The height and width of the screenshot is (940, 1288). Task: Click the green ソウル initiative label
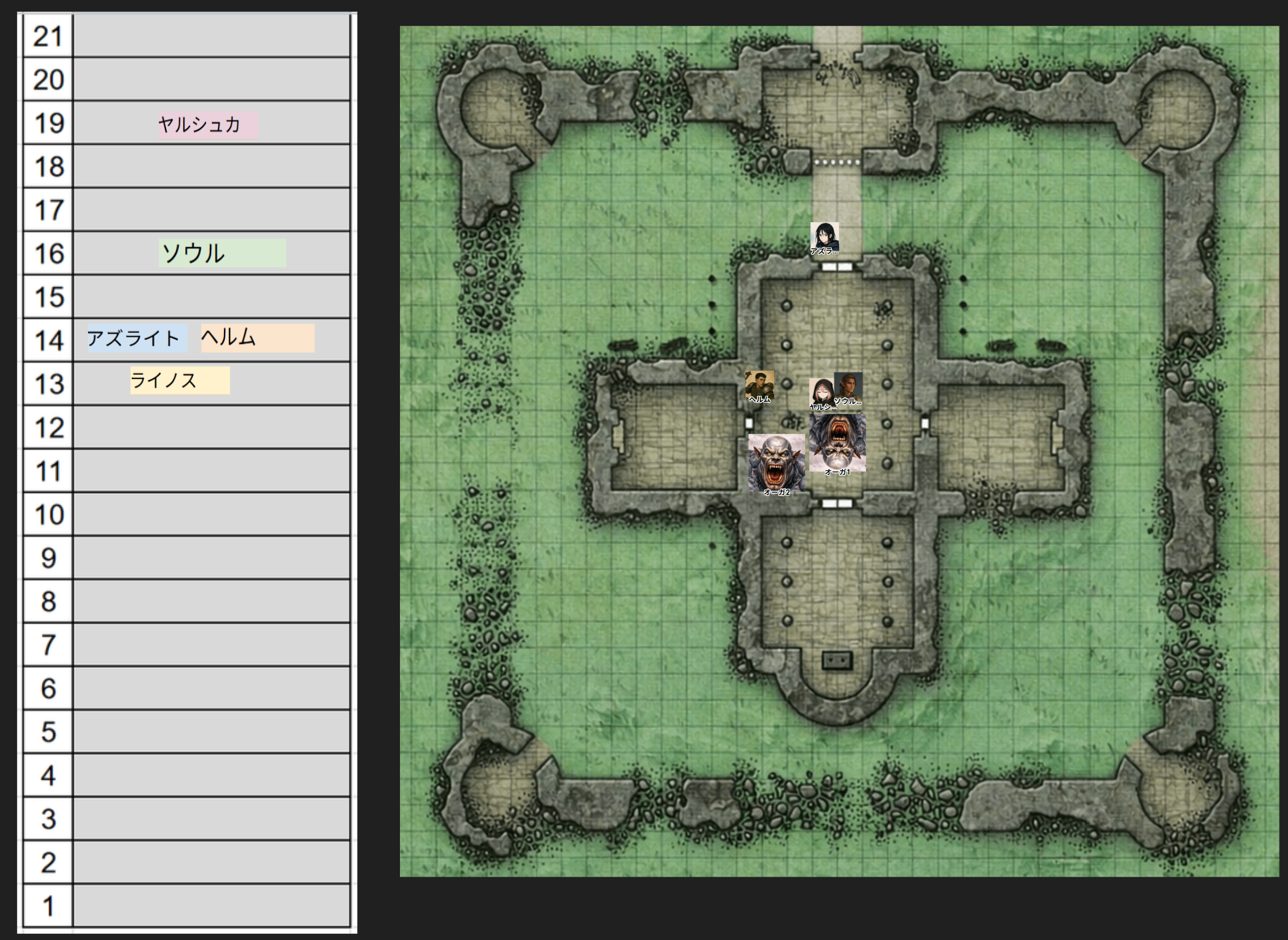[222, 253]
